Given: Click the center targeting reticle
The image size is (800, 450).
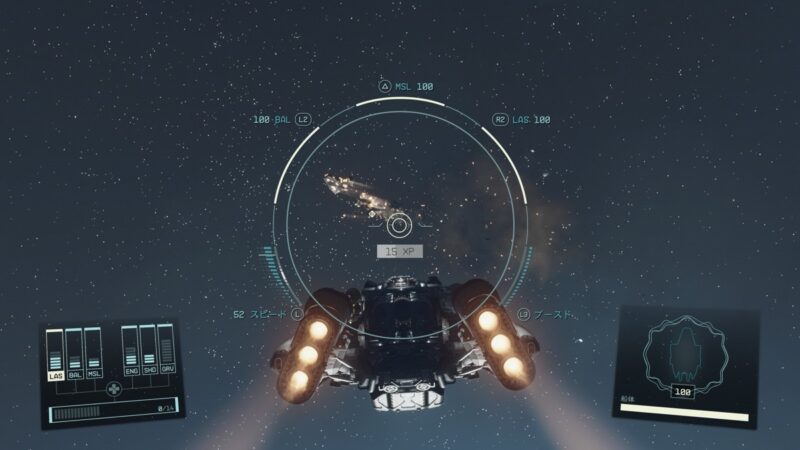Looking at the screenshot, I should click(399, 224).
